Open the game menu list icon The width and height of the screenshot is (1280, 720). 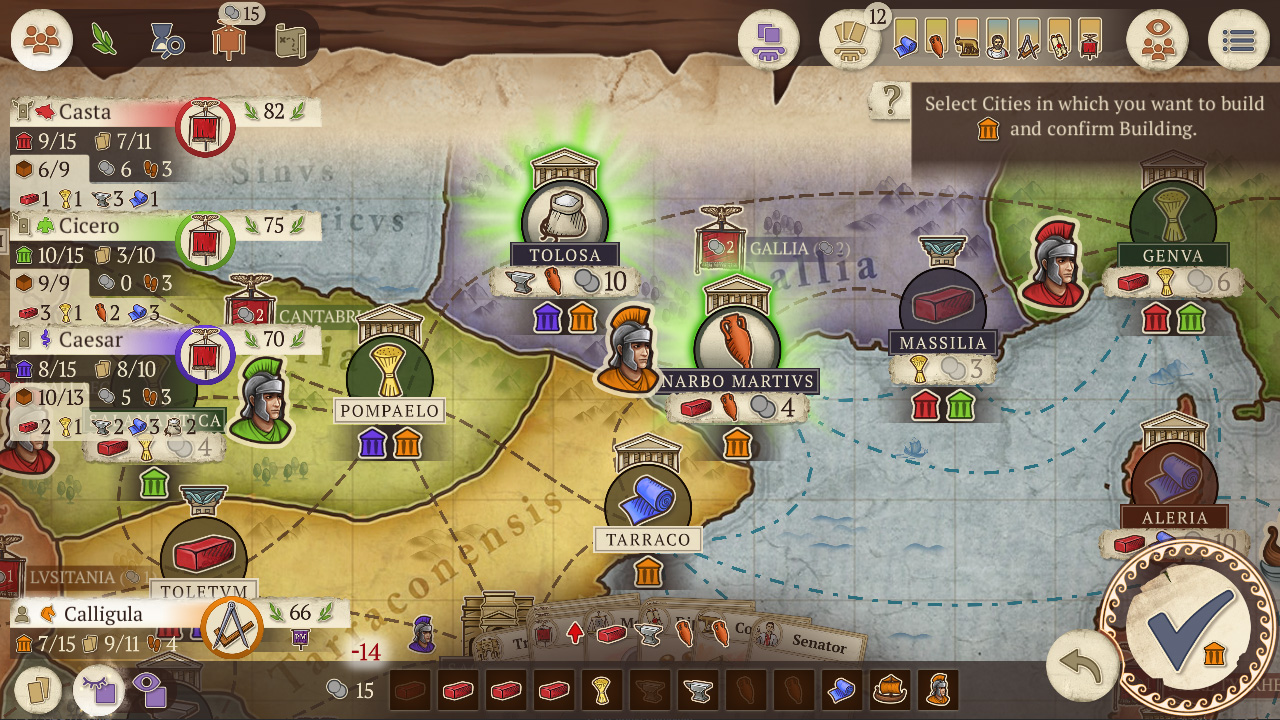(x=1239, y=40)
